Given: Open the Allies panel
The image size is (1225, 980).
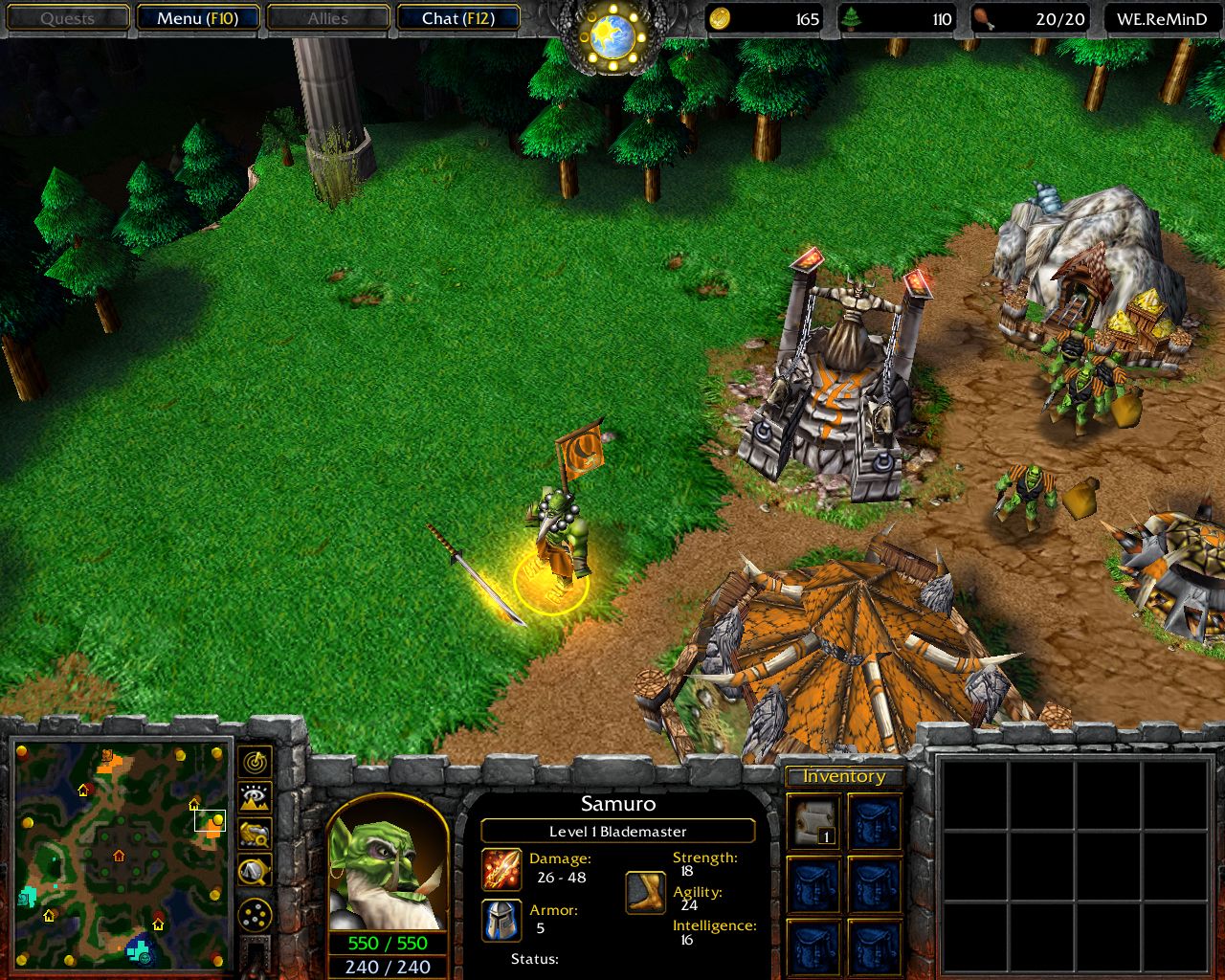Looking at the screenshot, I should (327, 18).
